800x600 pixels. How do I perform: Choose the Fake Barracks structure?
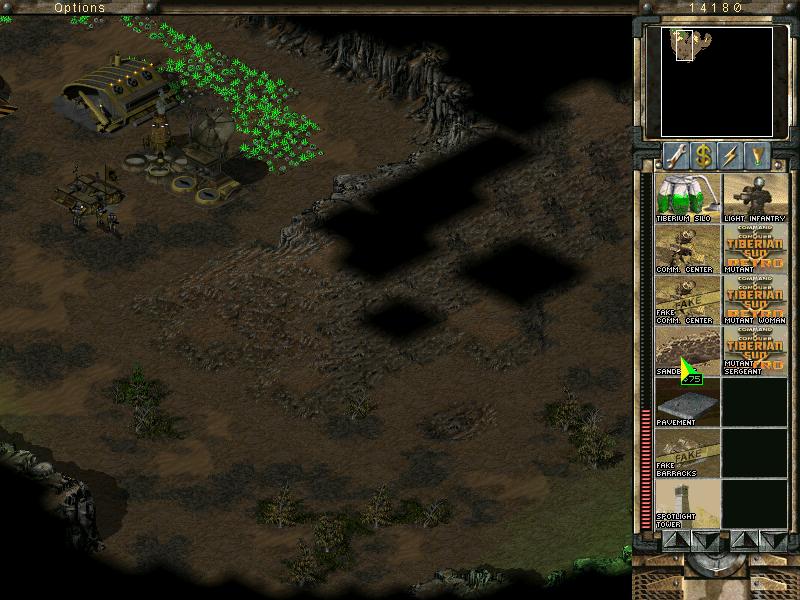[x=687, y=452]
